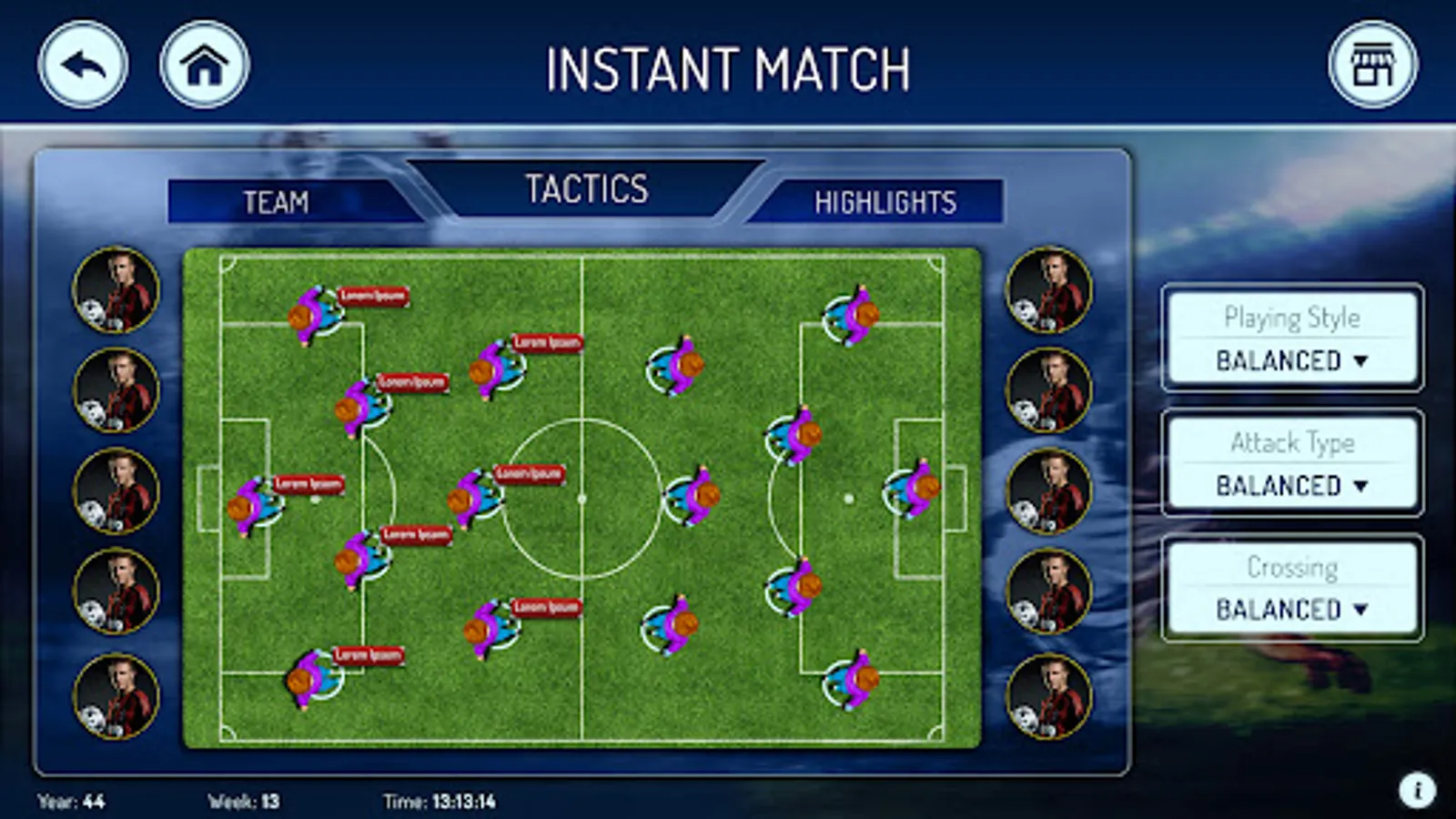Return to the home screen

(x=204, y=66)
